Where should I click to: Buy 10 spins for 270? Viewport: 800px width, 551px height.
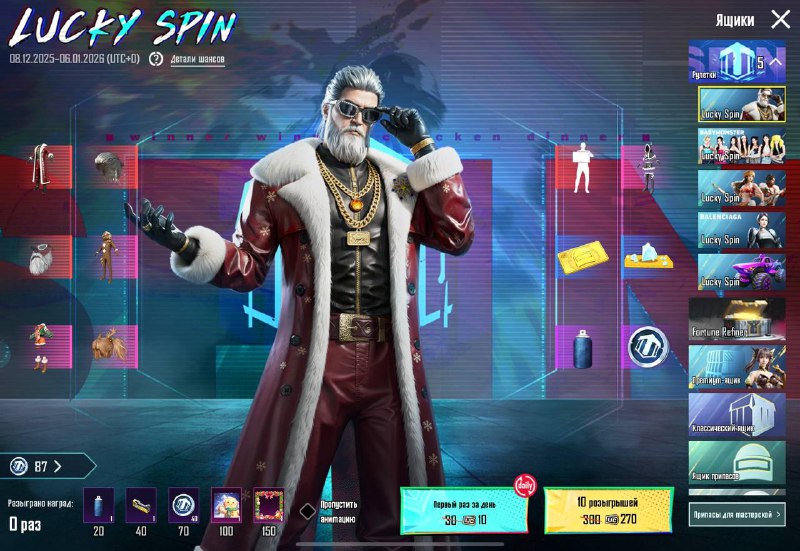pos(608,510)
